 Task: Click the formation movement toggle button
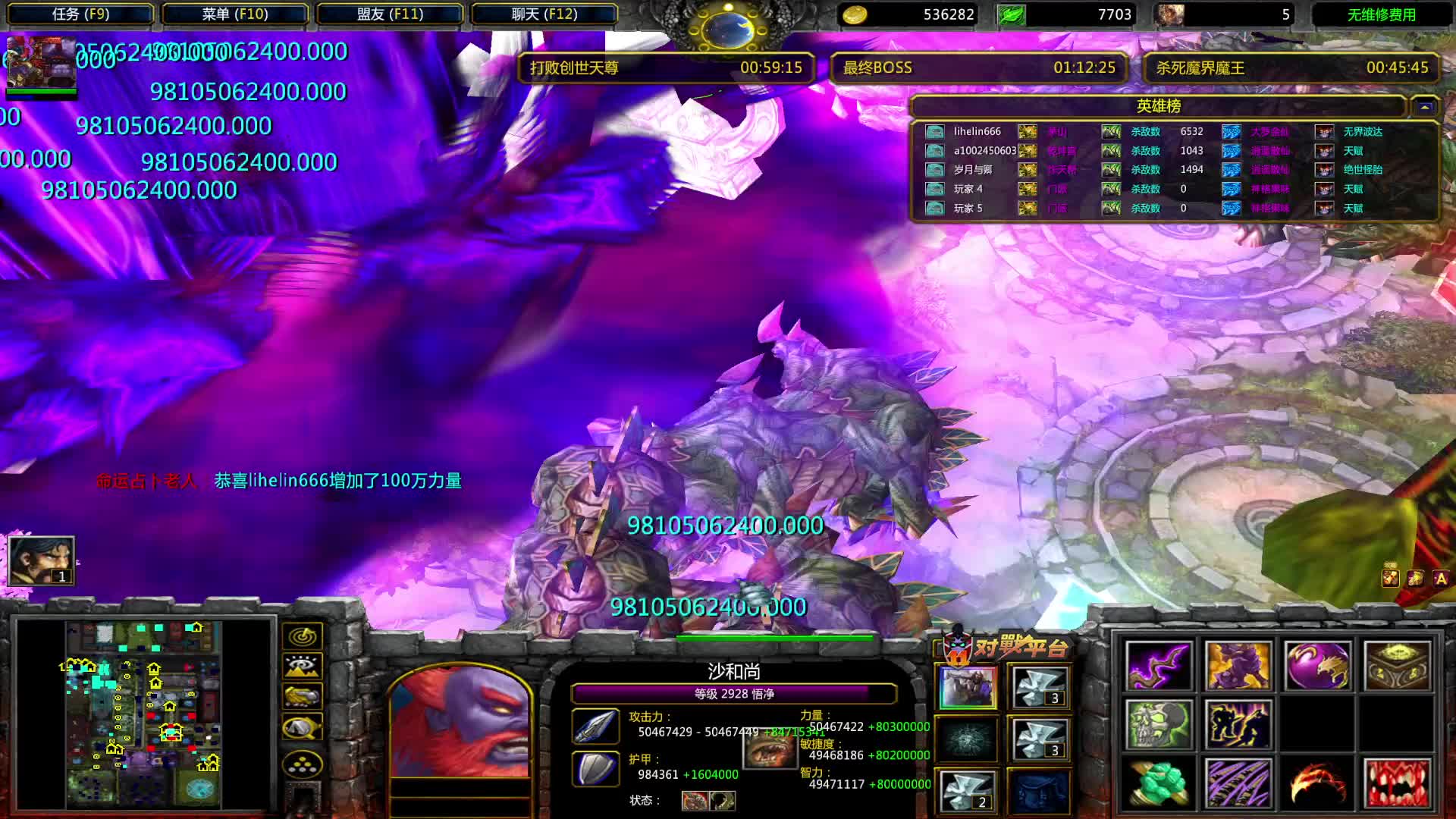303,764
